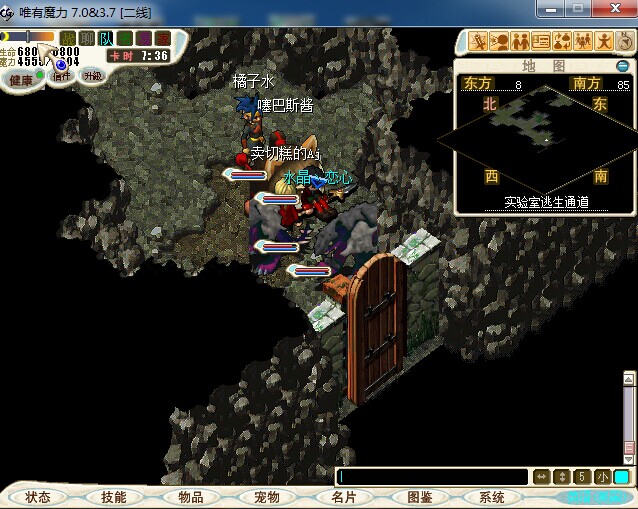
Task: Open the 图鉴 album menu
Action: click(419, 497)
